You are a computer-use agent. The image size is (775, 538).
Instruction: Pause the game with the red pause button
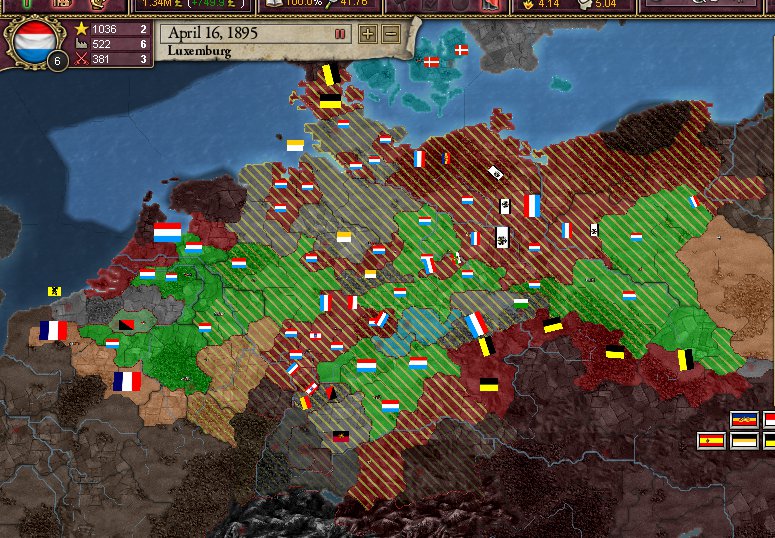[340, 34]
